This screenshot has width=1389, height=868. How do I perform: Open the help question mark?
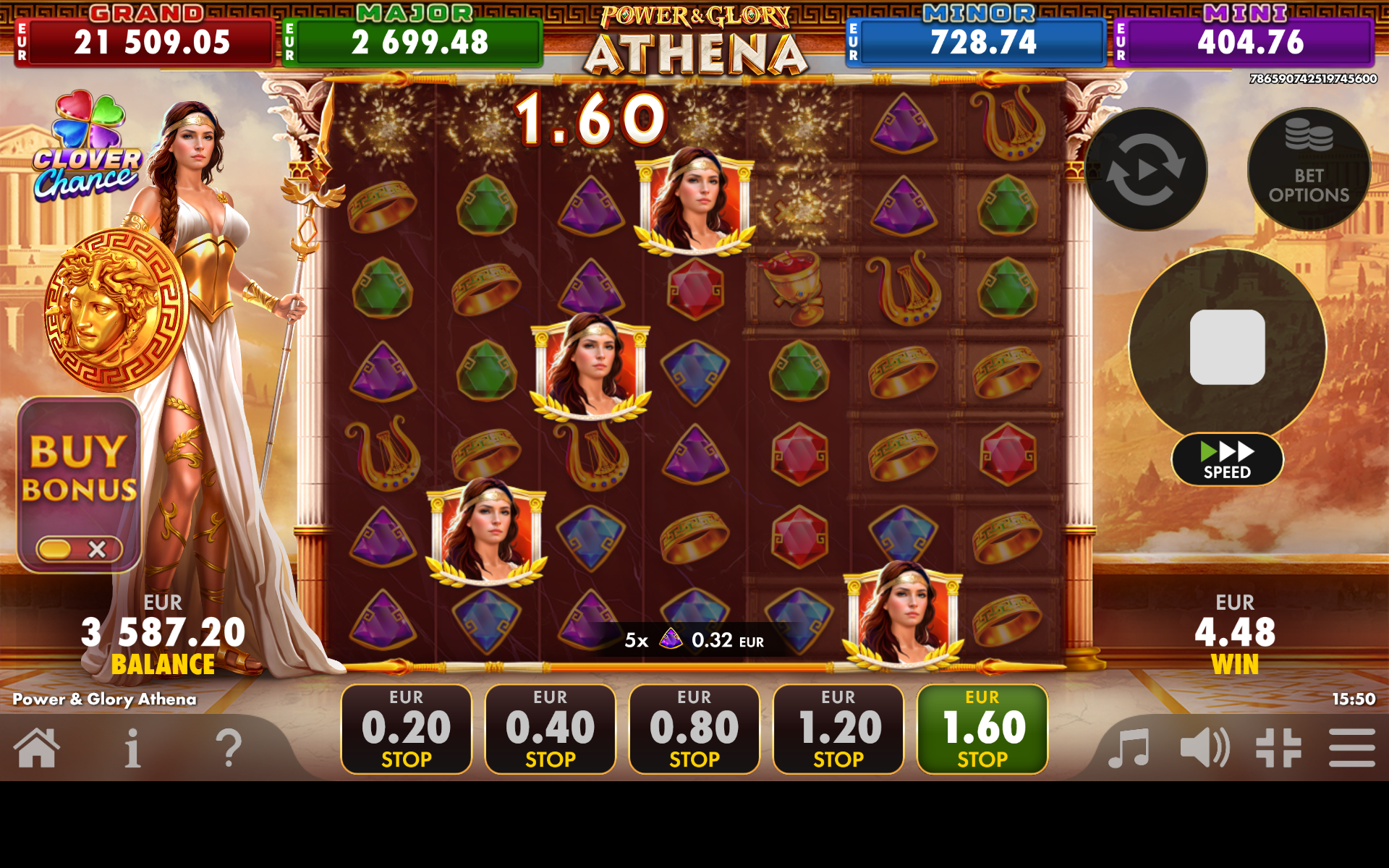point(229,747)
